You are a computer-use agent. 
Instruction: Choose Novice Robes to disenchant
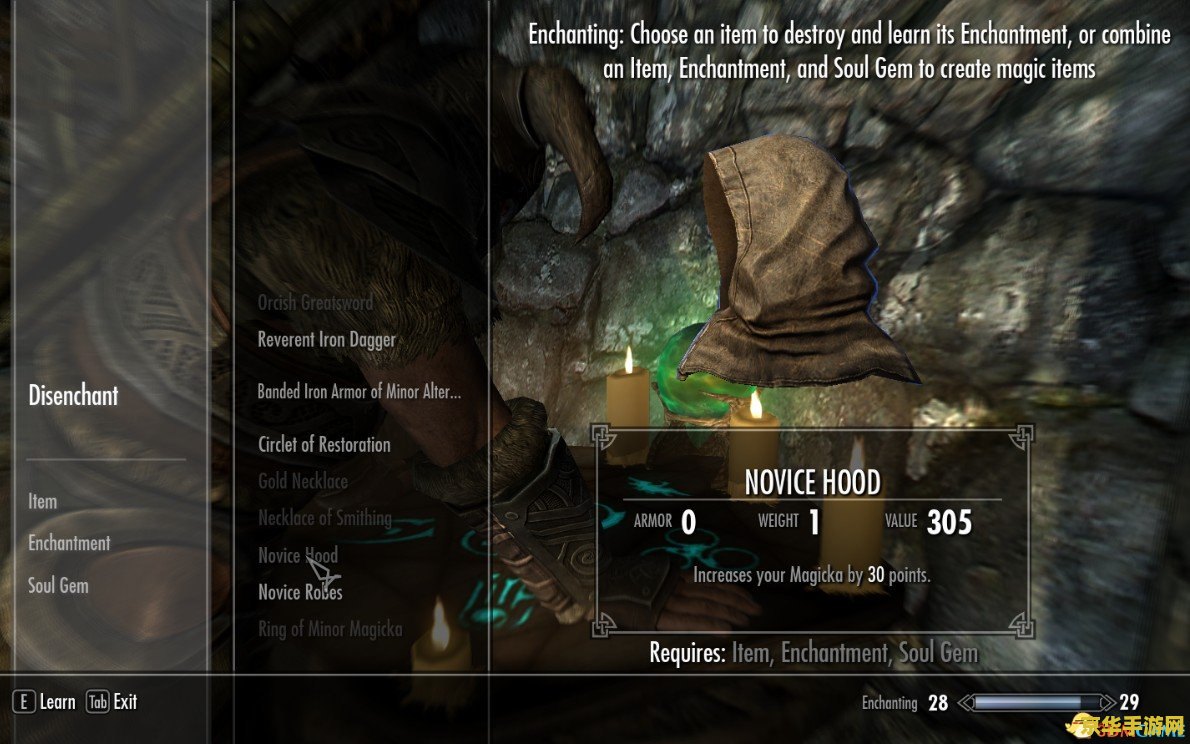pos(300,593)
